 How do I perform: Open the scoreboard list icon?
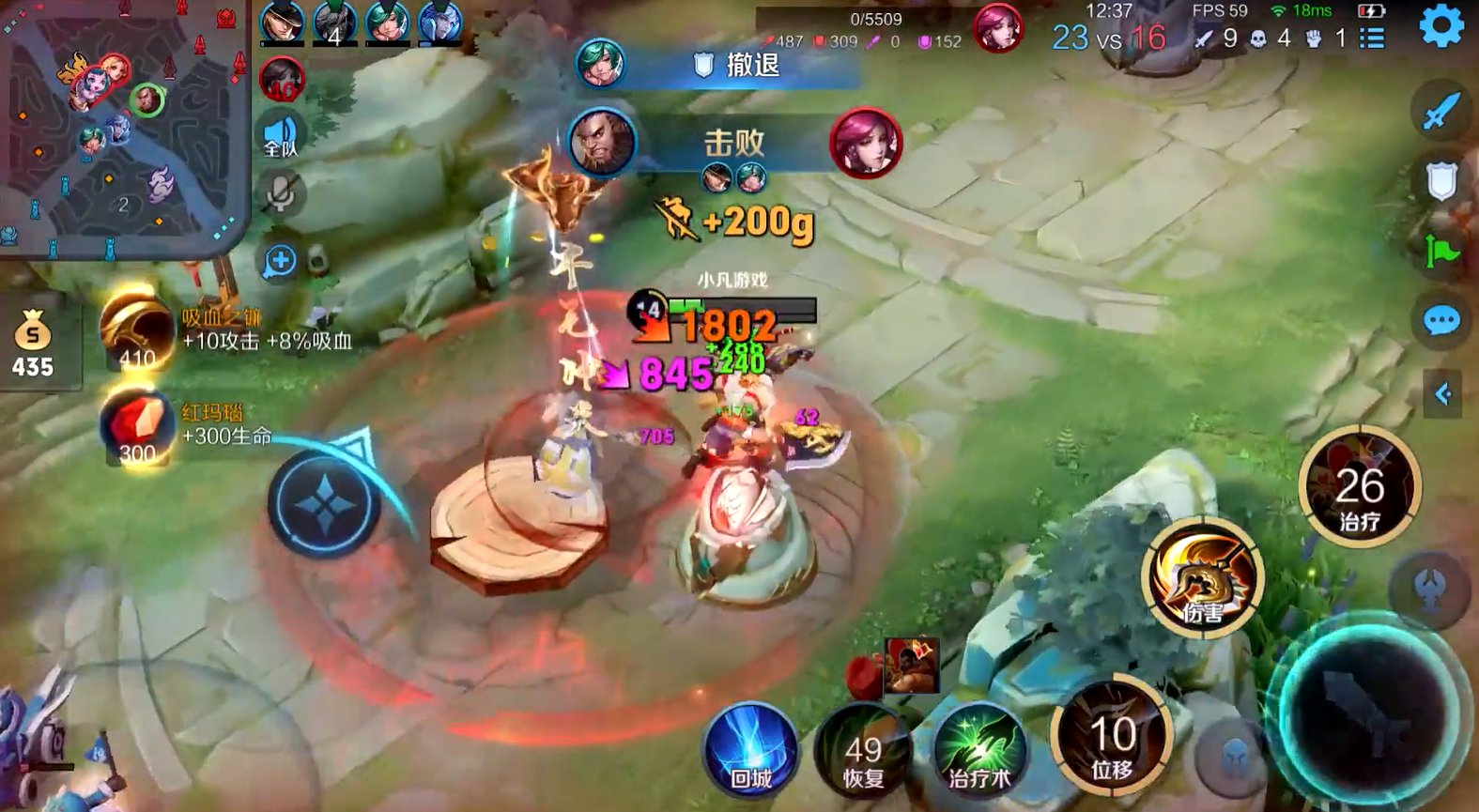pos(1372,38)
